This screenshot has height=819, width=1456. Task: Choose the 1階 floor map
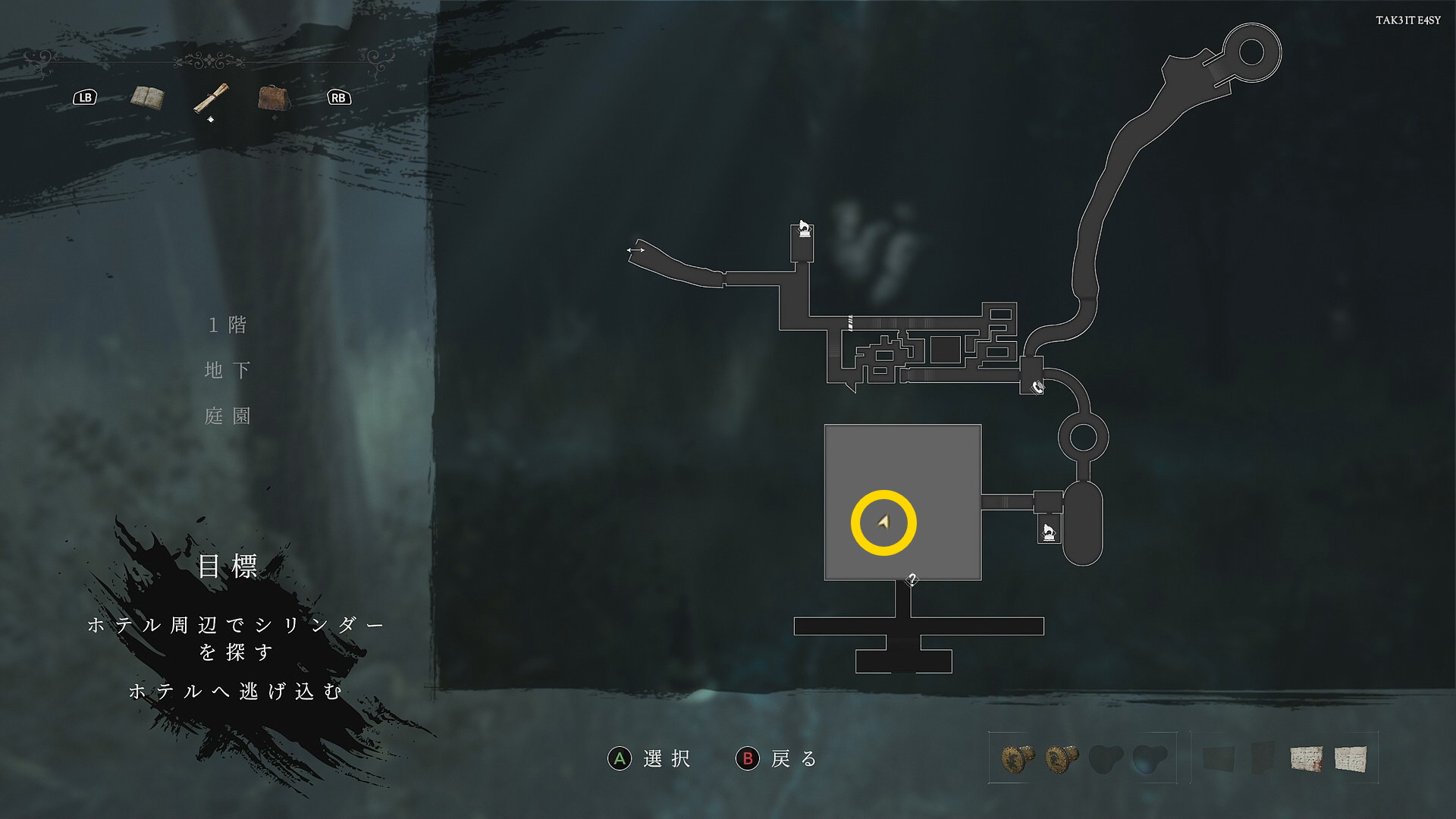pyautogui.click(x=227, y=325)
